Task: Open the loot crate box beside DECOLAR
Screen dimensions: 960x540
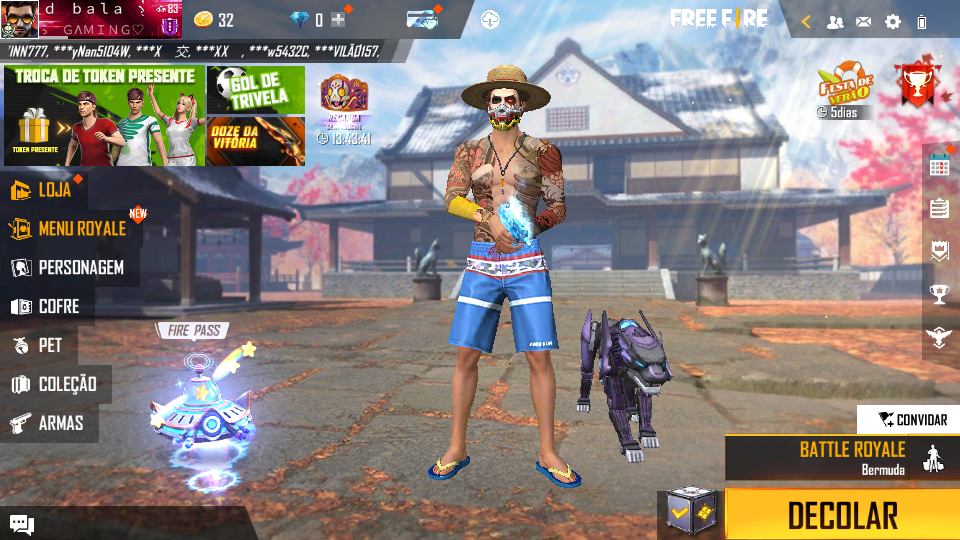Action: pos(691,515)
